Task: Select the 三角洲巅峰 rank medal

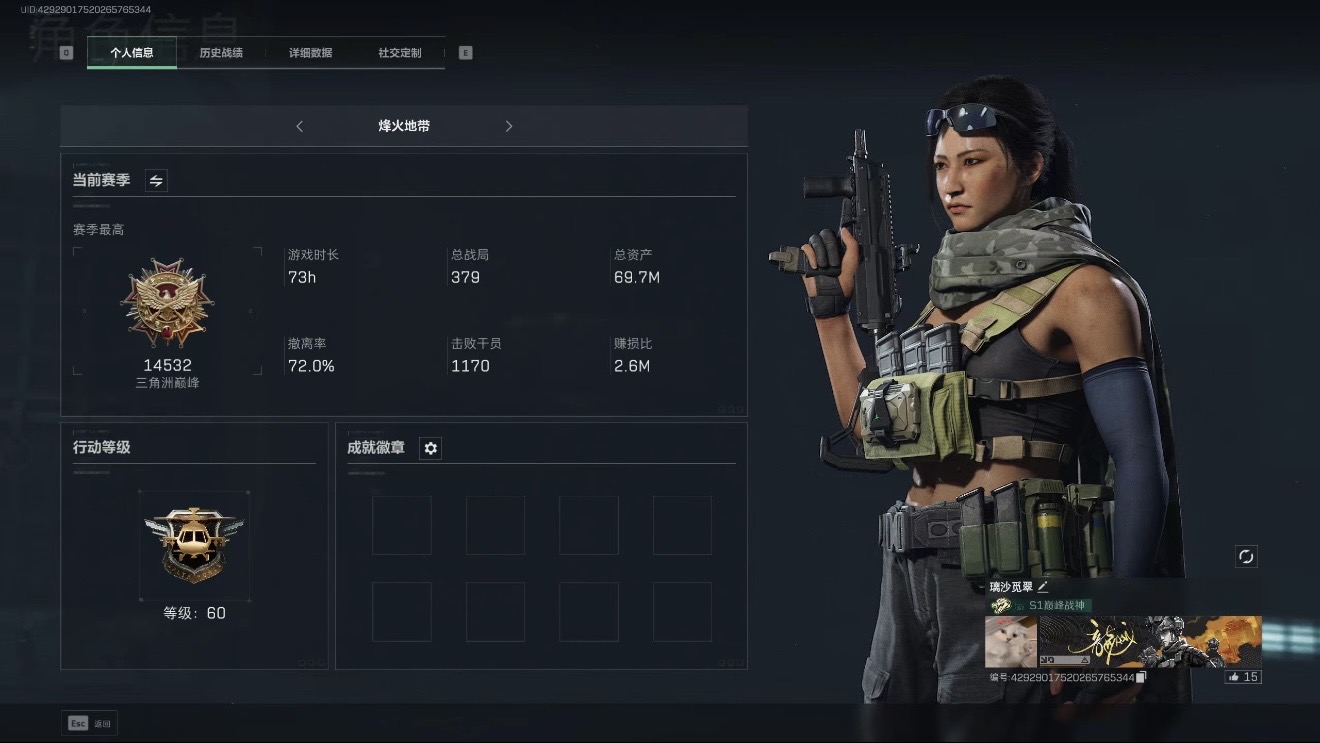Action: point(167,305)
